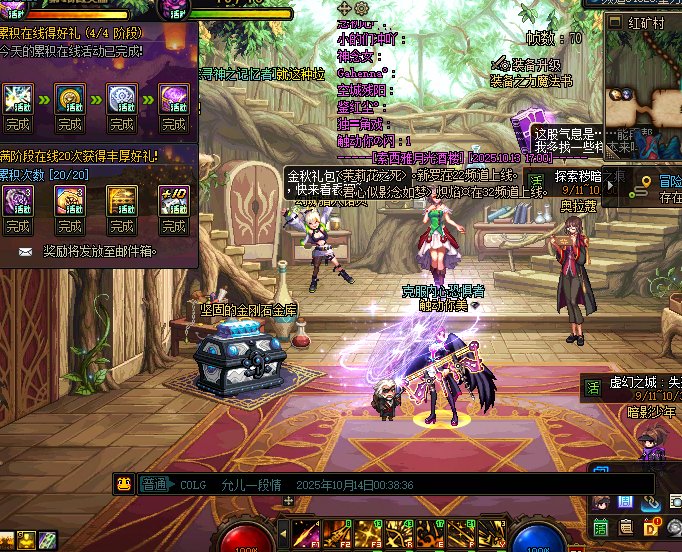Claim the purple rose reward's 完成 button
Viewport: 682px width, 552px height.
click(x=17, y=226)
